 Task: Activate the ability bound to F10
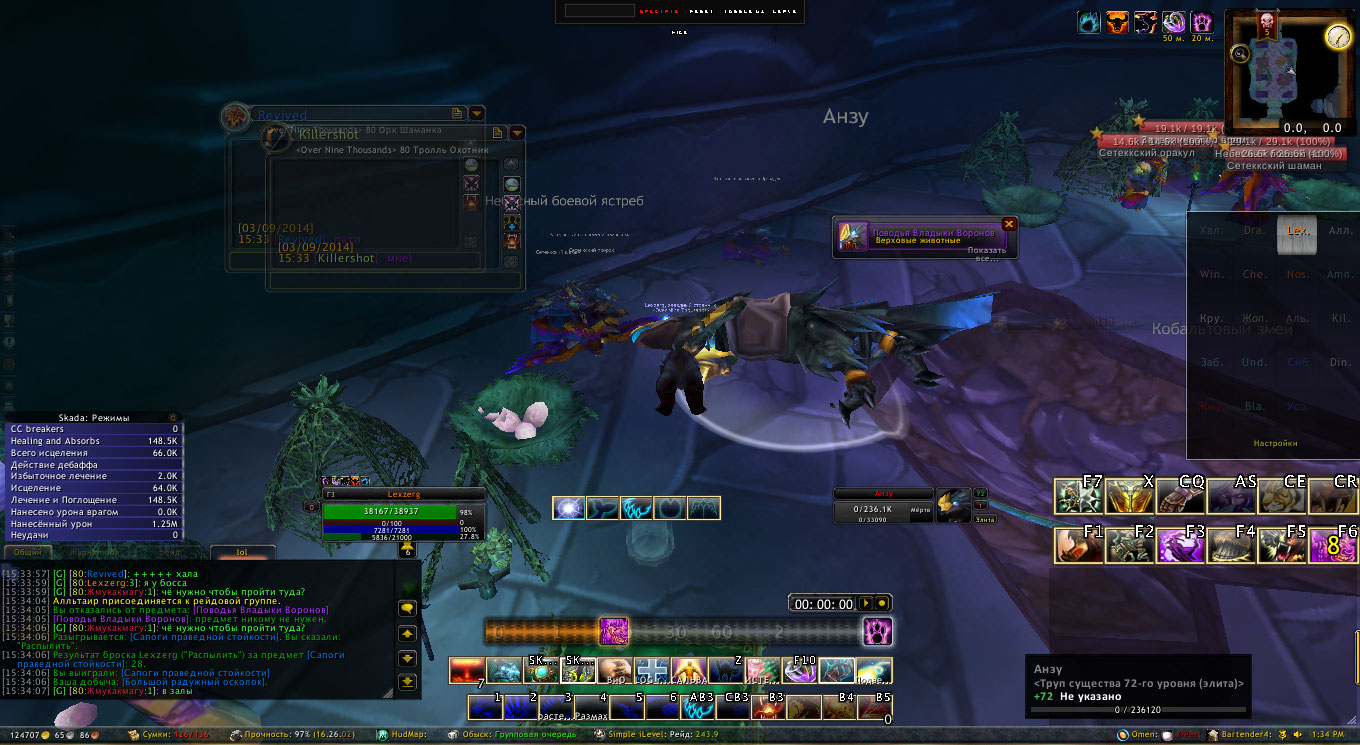tap(799, 670)
